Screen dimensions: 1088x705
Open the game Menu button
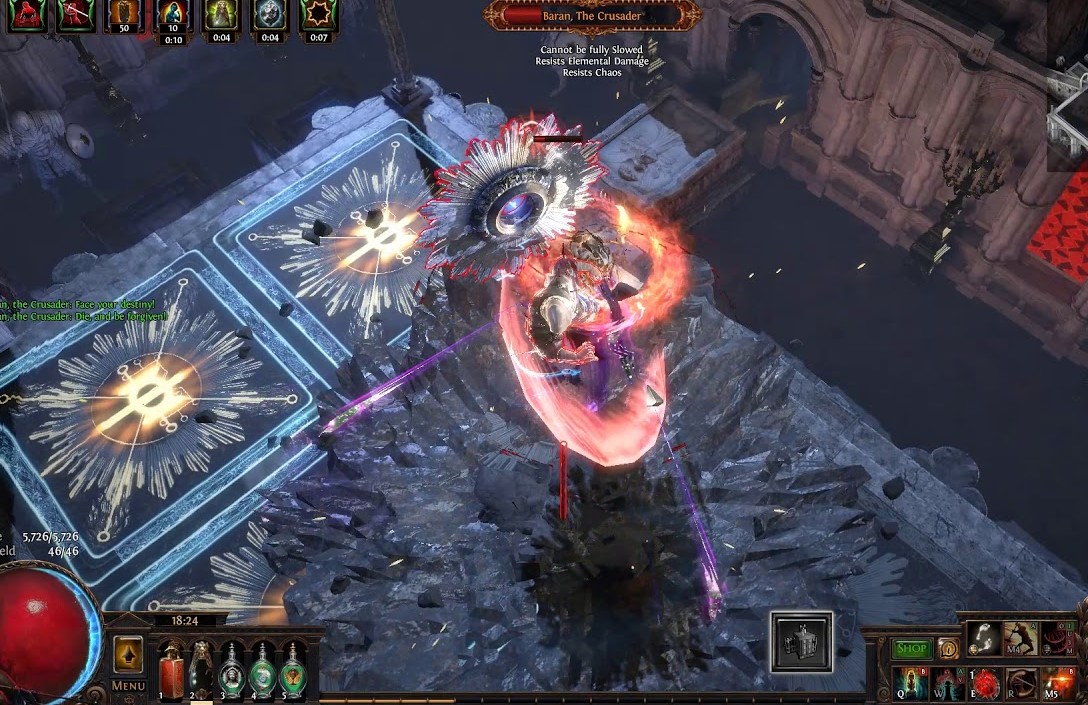click(x=128, y=686)
